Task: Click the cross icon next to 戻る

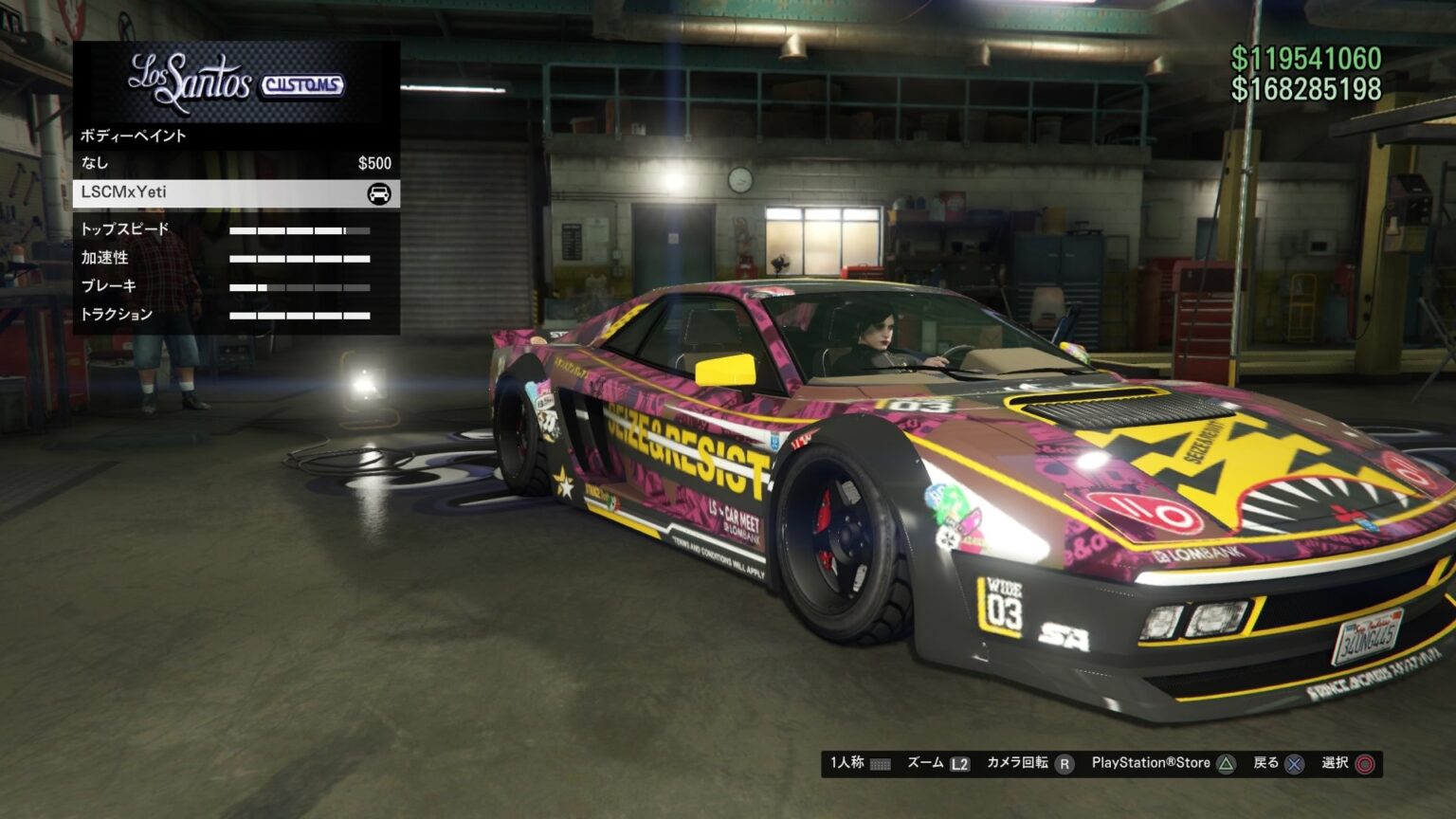Action: [1293, 762]
